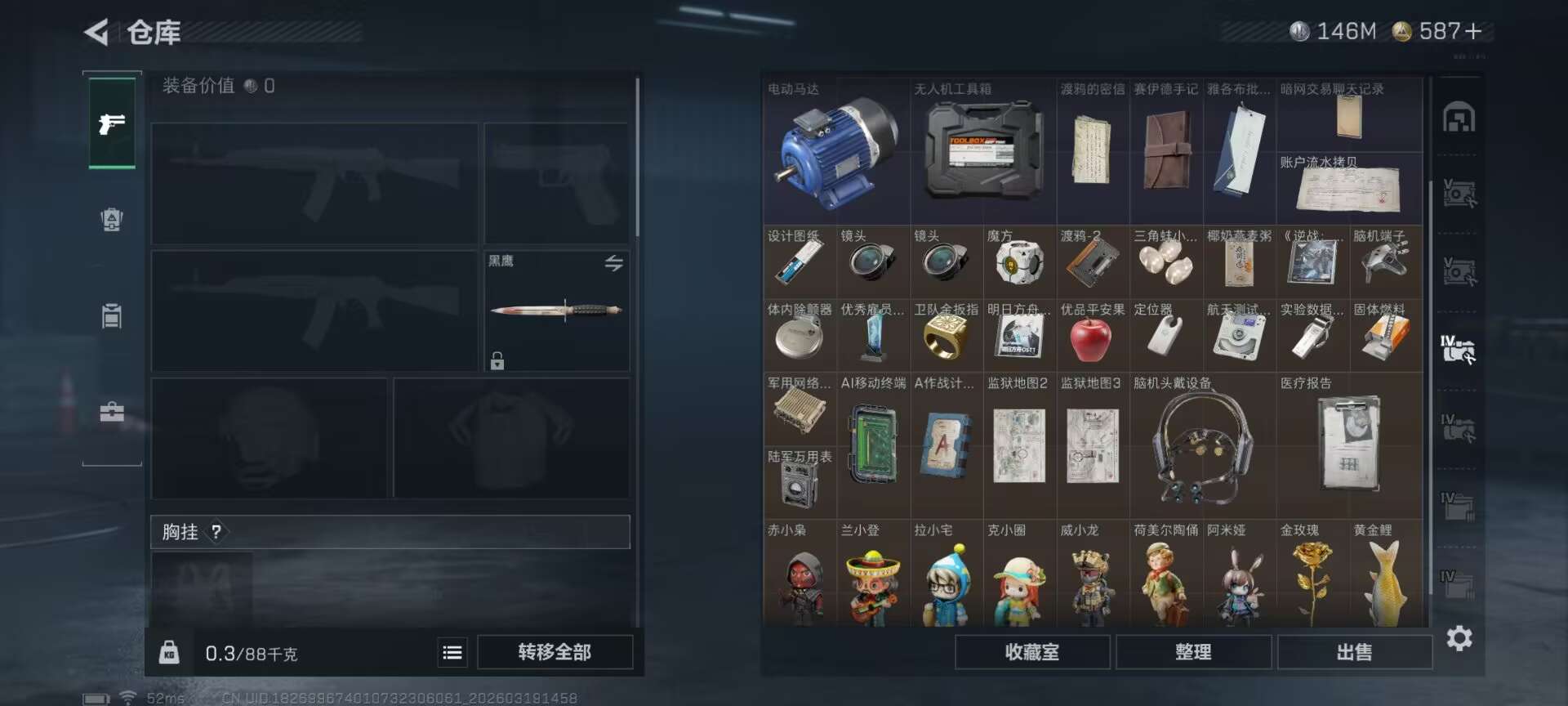Expand the 胸挂 question mark tooltip
The width and height of the screenshot is (1568, 706).
(x=215, y=532)
